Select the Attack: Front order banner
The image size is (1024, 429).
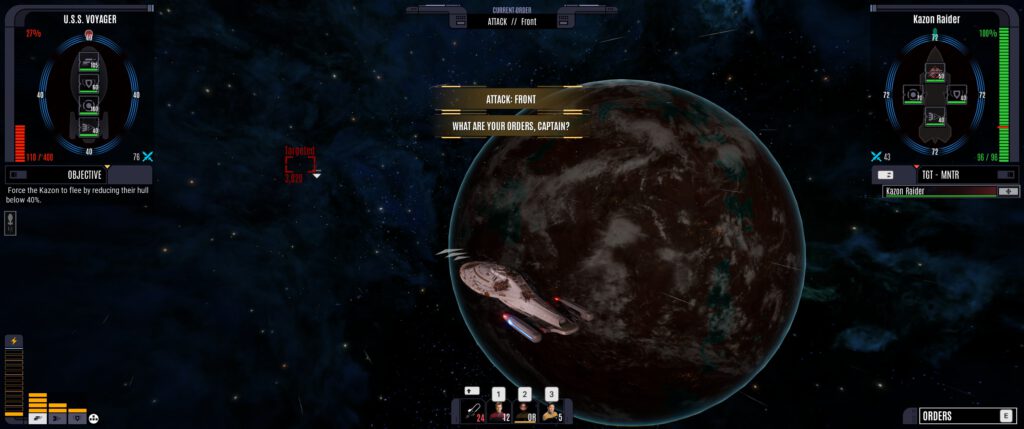pos(510,101)
